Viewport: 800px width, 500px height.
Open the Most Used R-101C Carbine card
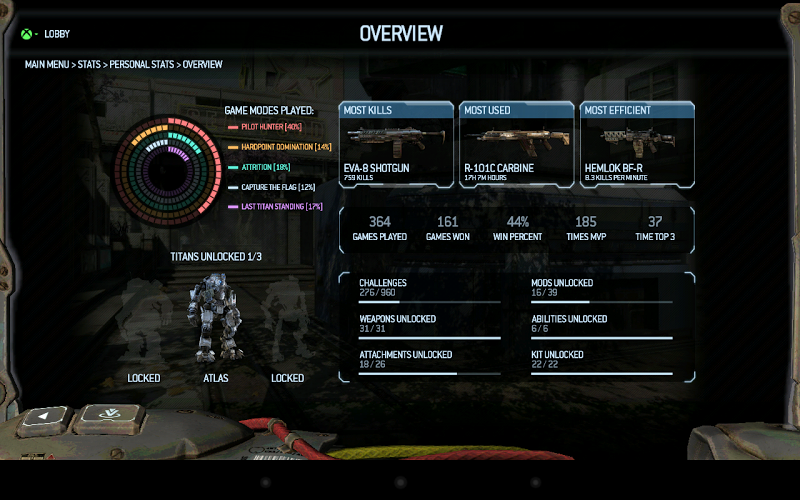click(516, 144)
